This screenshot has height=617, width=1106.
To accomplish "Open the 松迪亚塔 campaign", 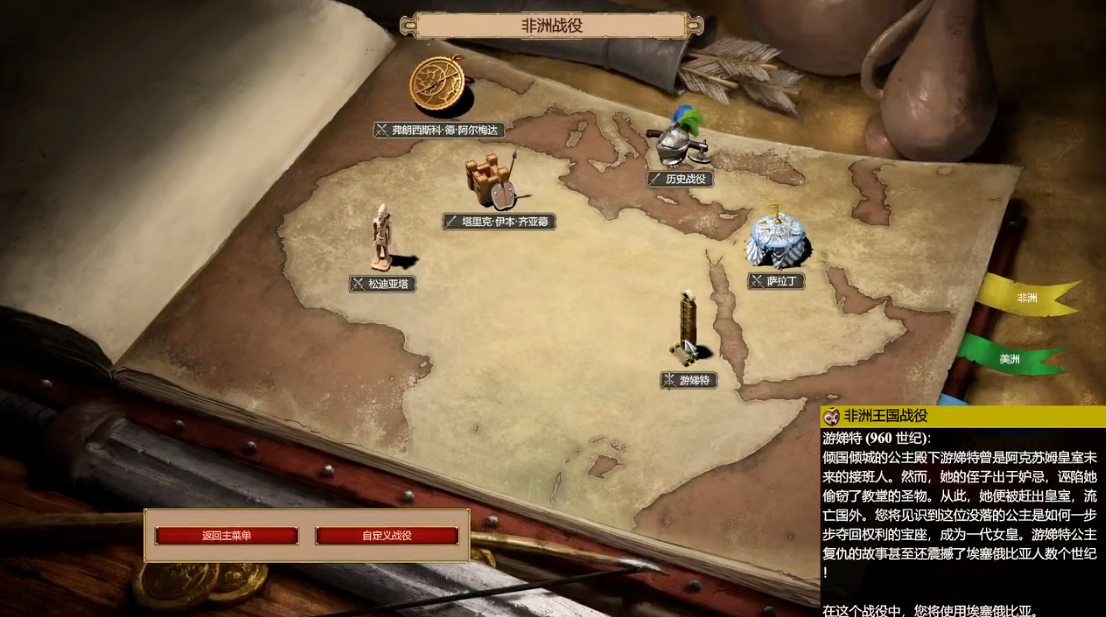I will click(x=382, y=284).
